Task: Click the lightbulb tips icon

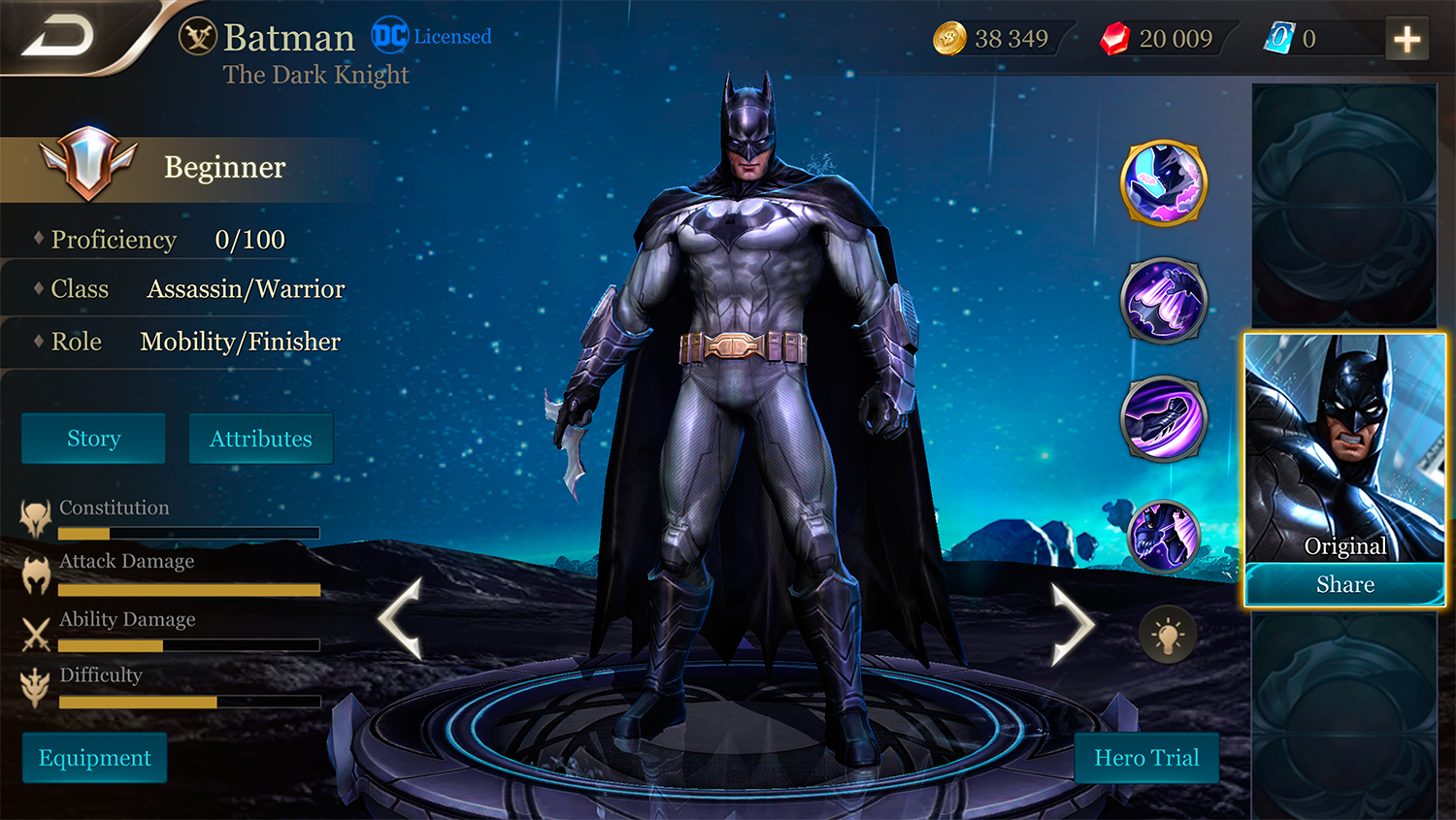Action: coord(1168,636)
